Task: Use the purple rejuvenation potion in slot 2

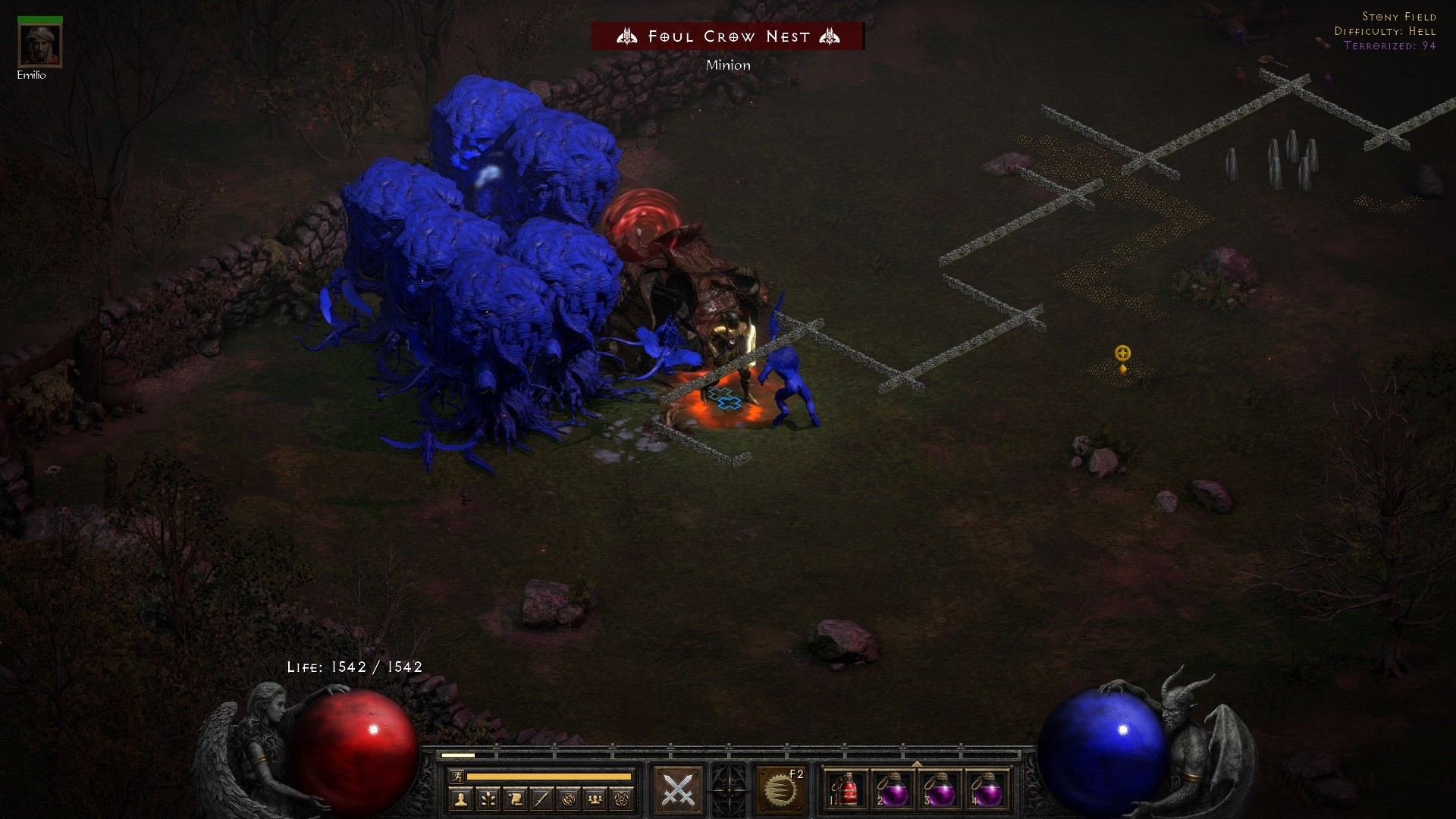Action: [893, 790]
